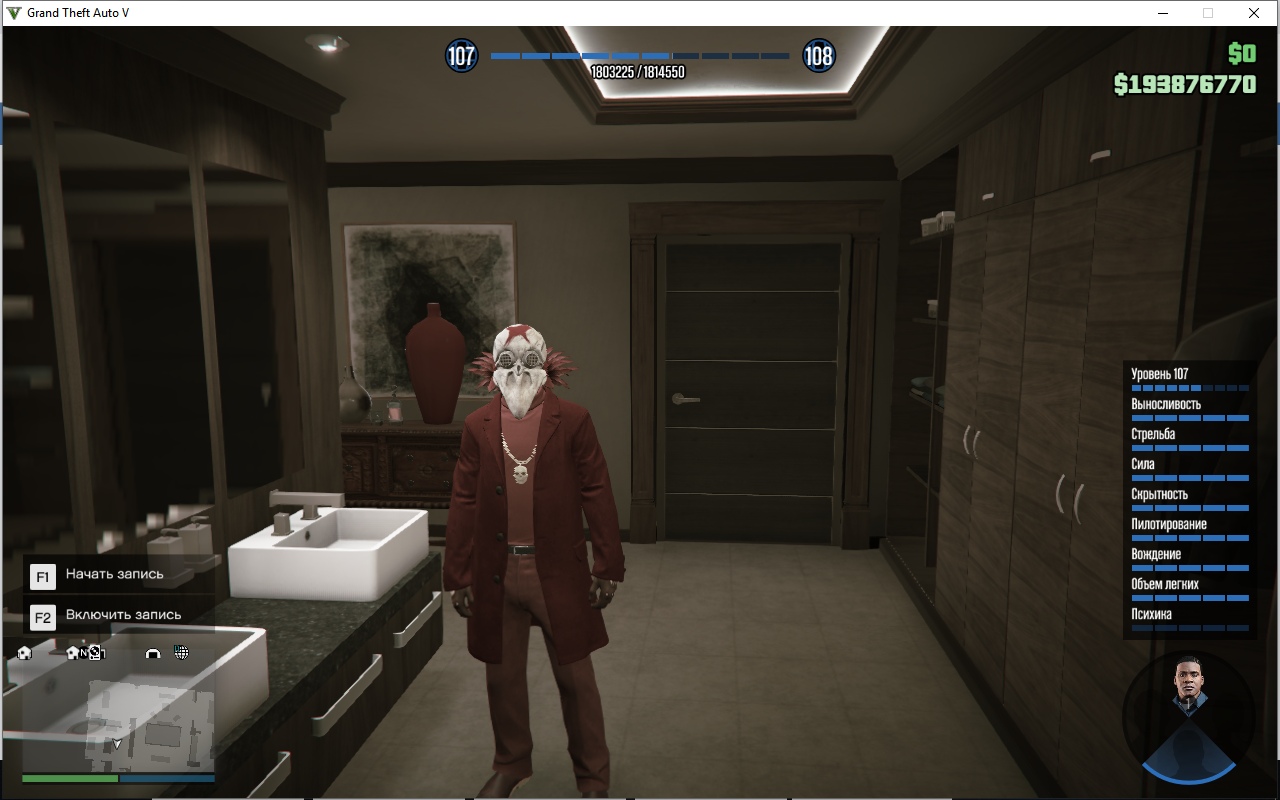The height and width of the screenshot is (800, 1280).
Task: Select the highlighted silhouette slot in character wheel
Action: (1188, 753)
